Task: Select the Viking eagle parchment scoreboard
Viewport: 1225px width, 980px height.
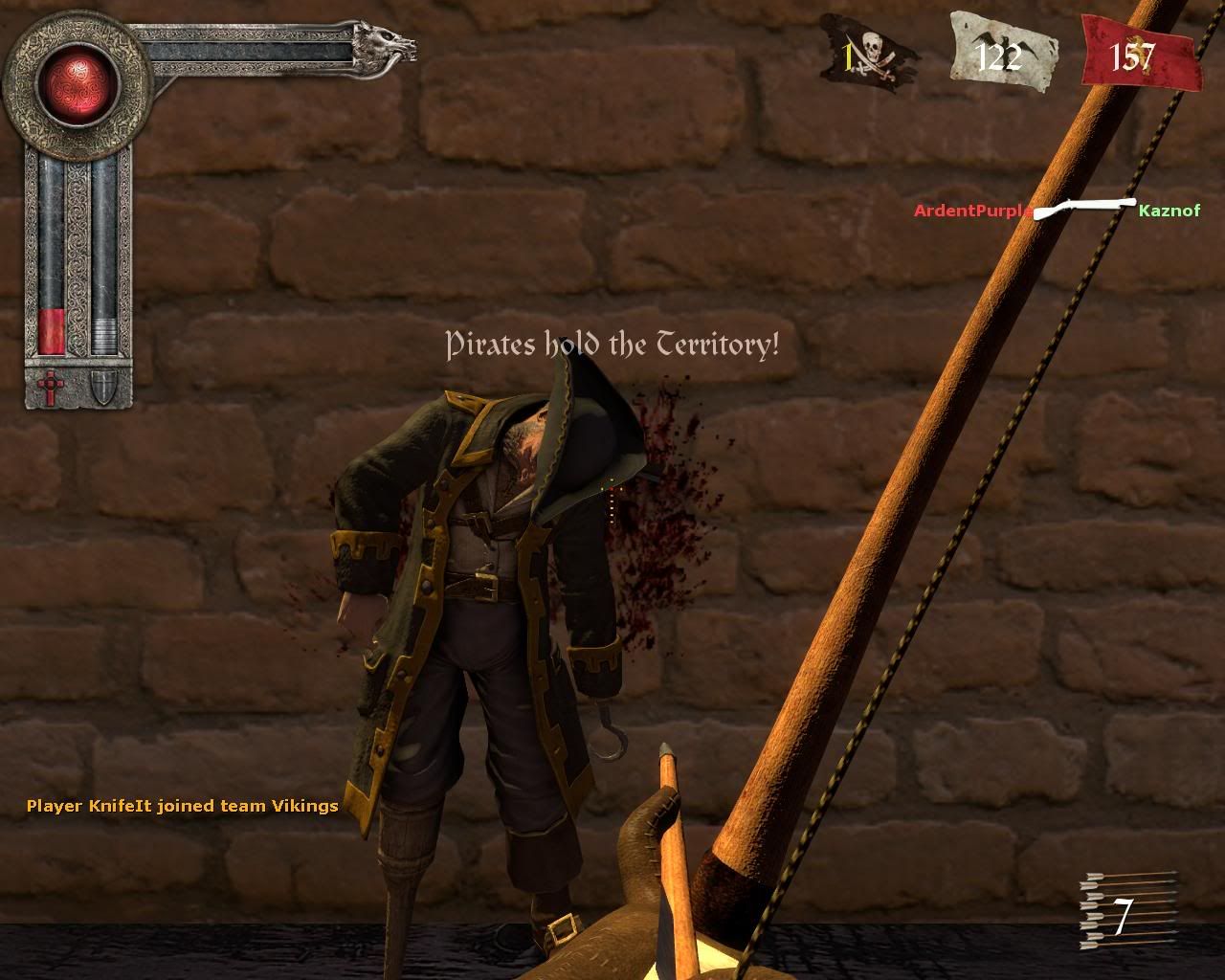Action: point(1000,53)
